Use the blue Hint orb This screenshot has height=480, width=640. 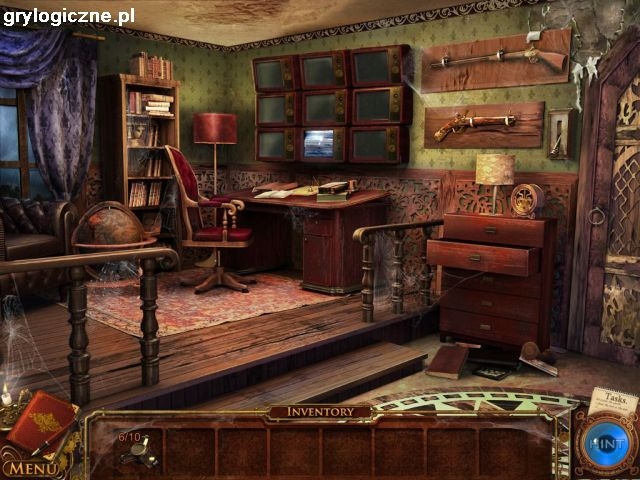tap(603, 441)
